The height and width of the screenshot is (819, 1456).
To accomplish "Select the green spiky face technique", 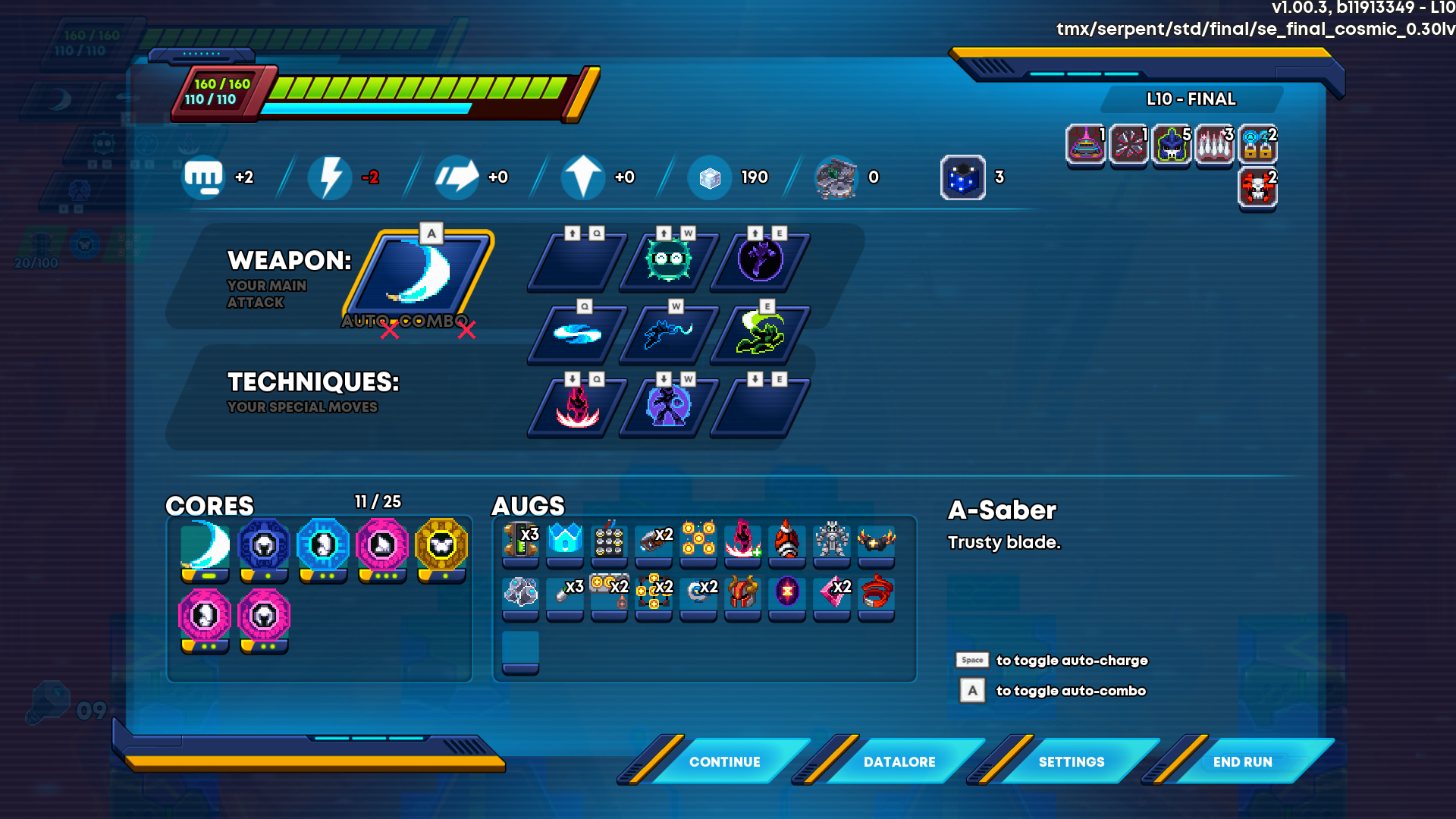I will [668, 261].
